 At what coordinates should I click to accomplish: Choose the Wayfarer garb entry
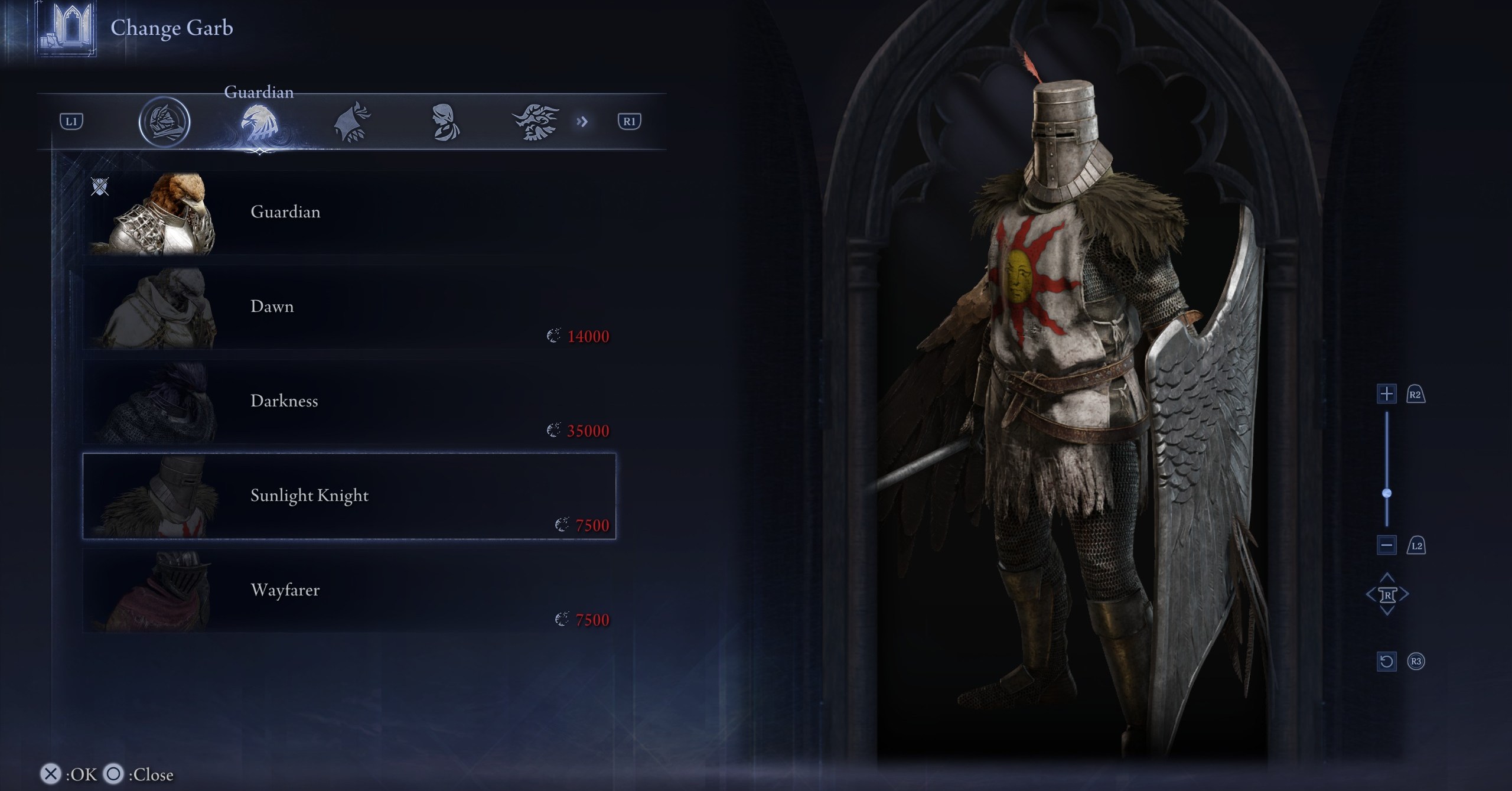tap(348, 591)
